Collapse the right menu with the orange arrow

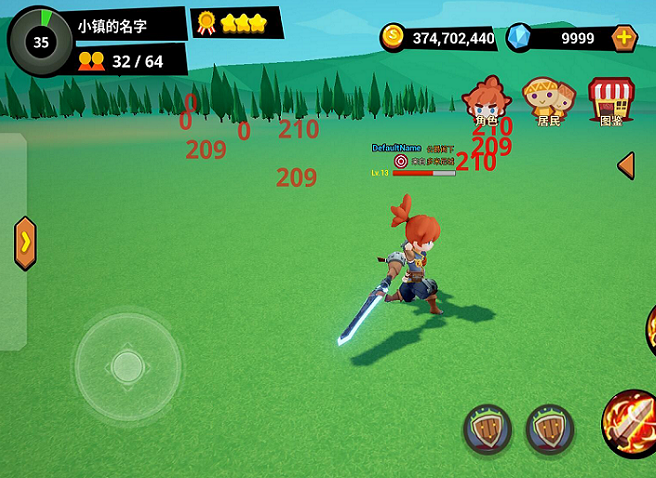626,165
